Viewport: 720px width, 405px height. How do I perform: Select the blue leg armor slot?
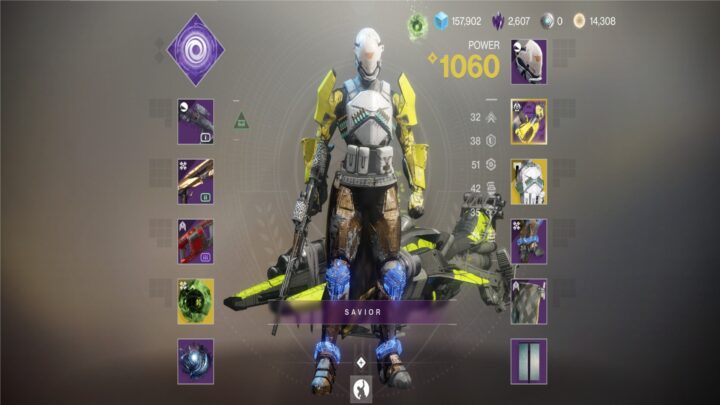tap(528, 241)
